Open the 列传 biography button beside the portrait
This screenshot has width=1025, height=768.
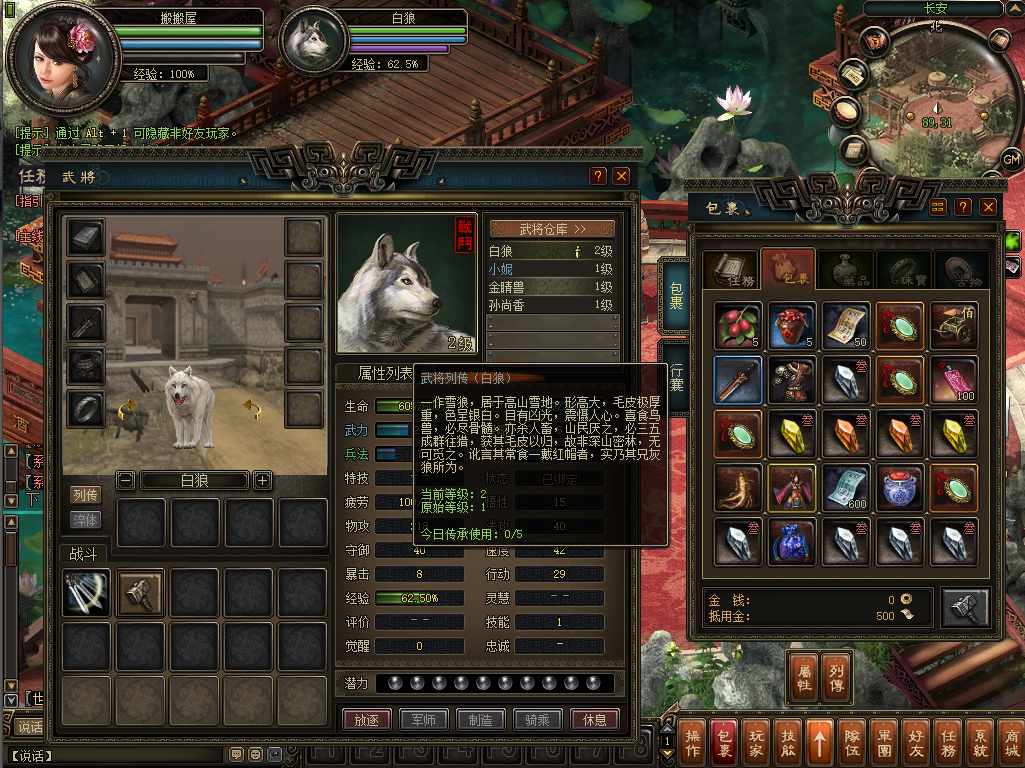(86, 495)
